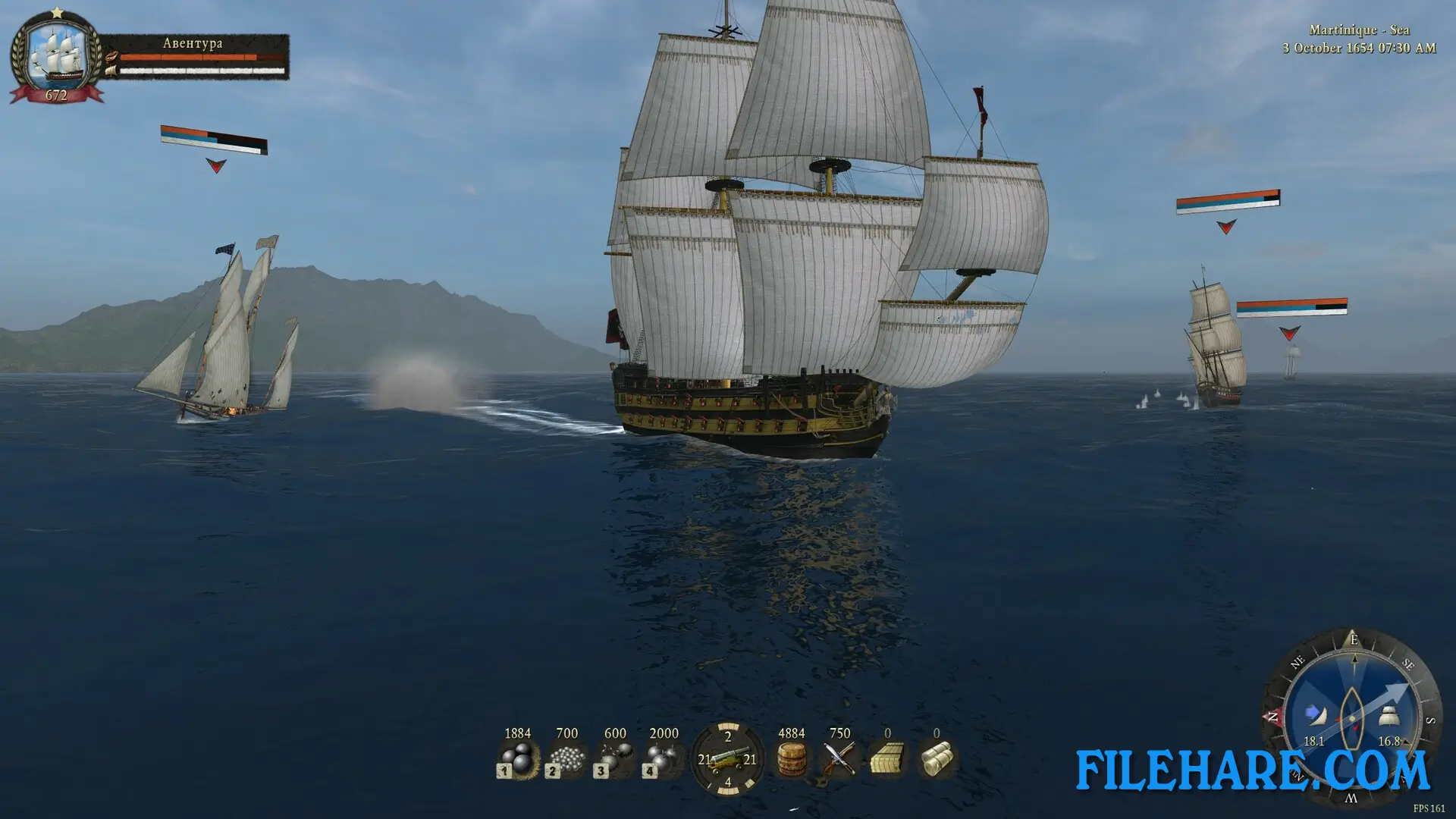Choose the chain-shot ammo type
The width and height of the screenshot is (1456, 819).
pos(615,759)
